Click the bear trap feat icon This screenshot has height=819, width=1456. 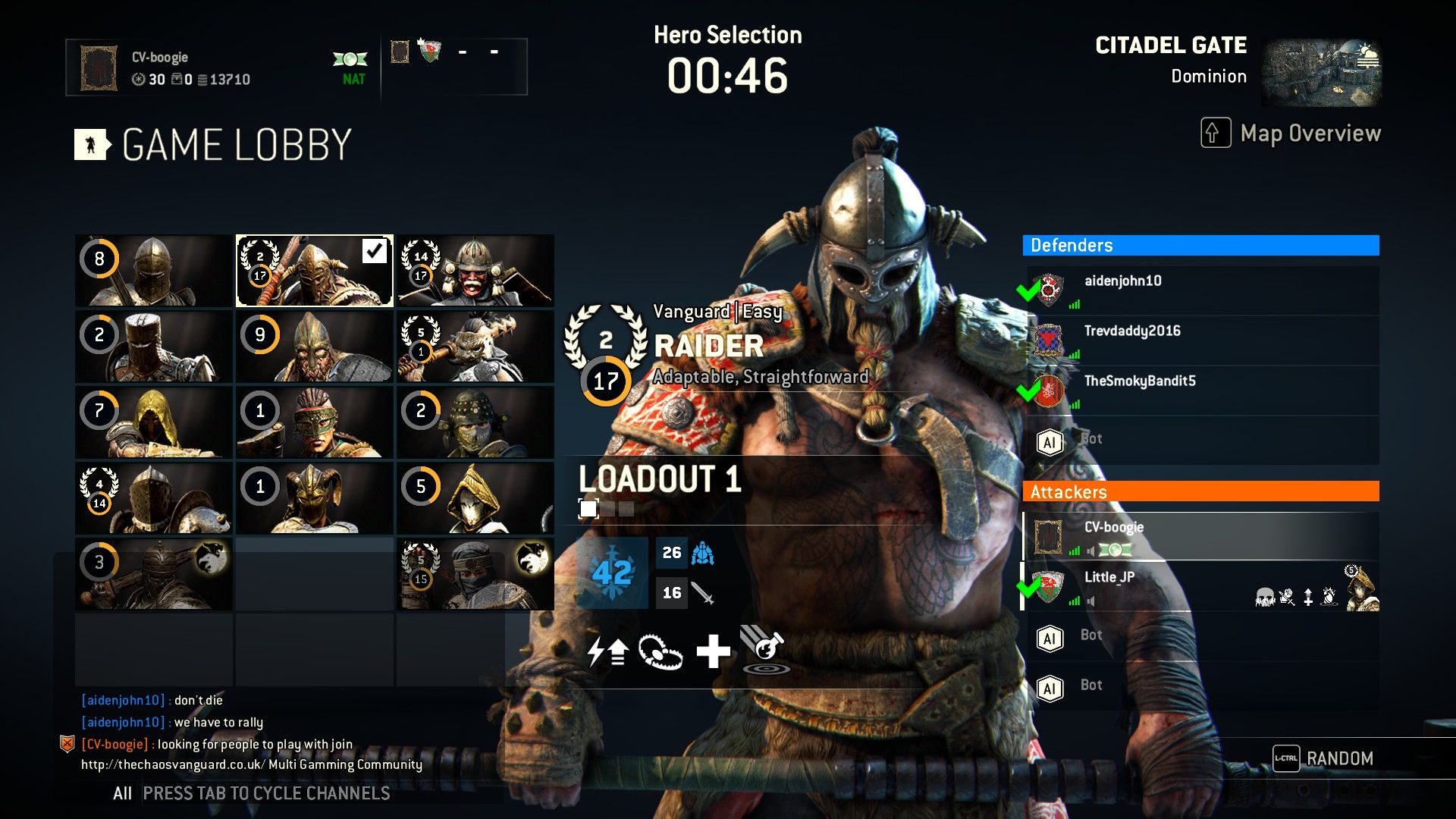point(661,651)
